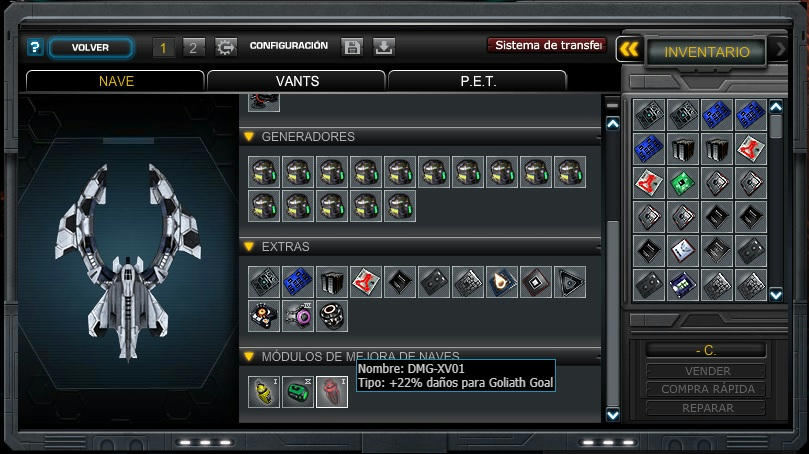The height and width of the screenshot is (454, 809).
Task: Select the yellow ship upgrade module
Action: [264, 391]
